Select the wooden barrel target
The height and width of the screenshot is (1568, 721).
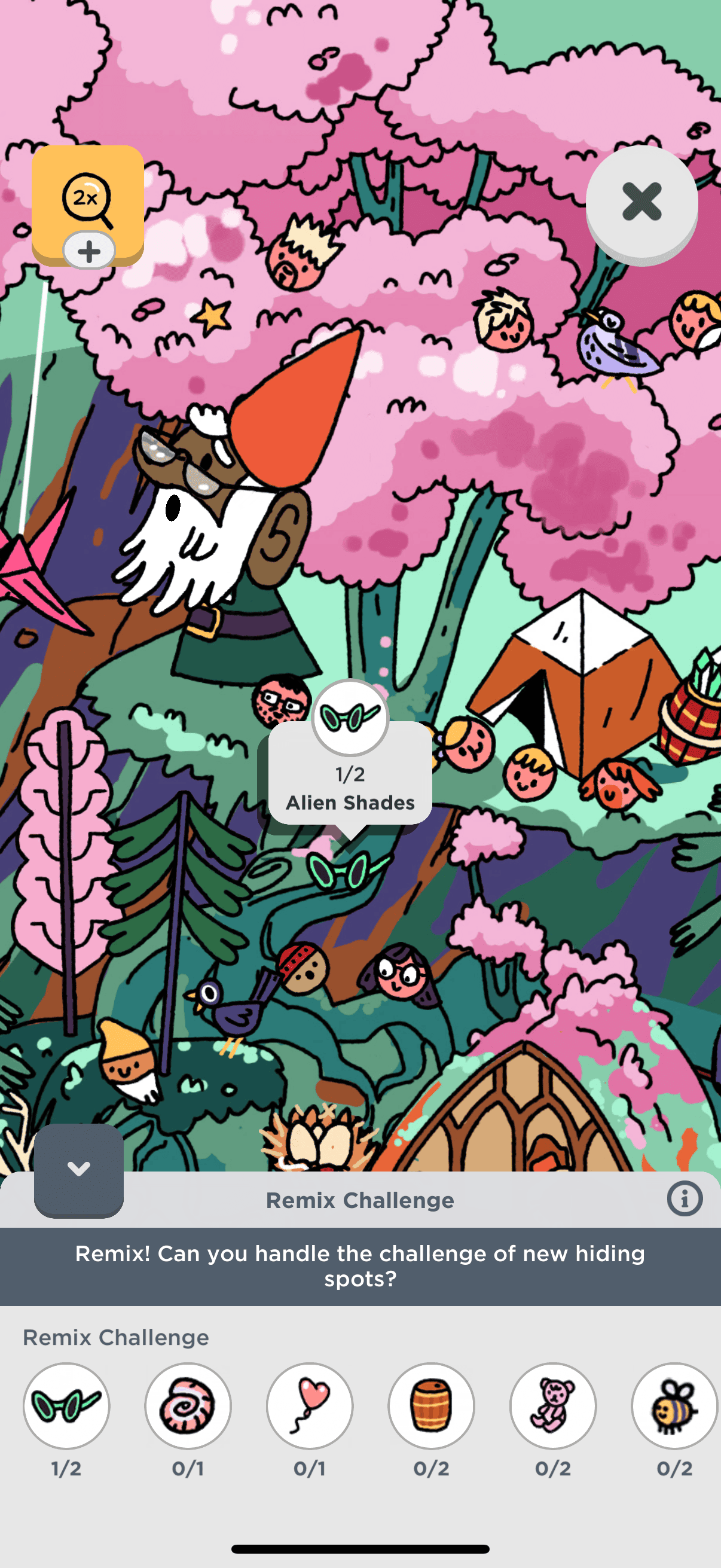click(x=432, y=1406)
